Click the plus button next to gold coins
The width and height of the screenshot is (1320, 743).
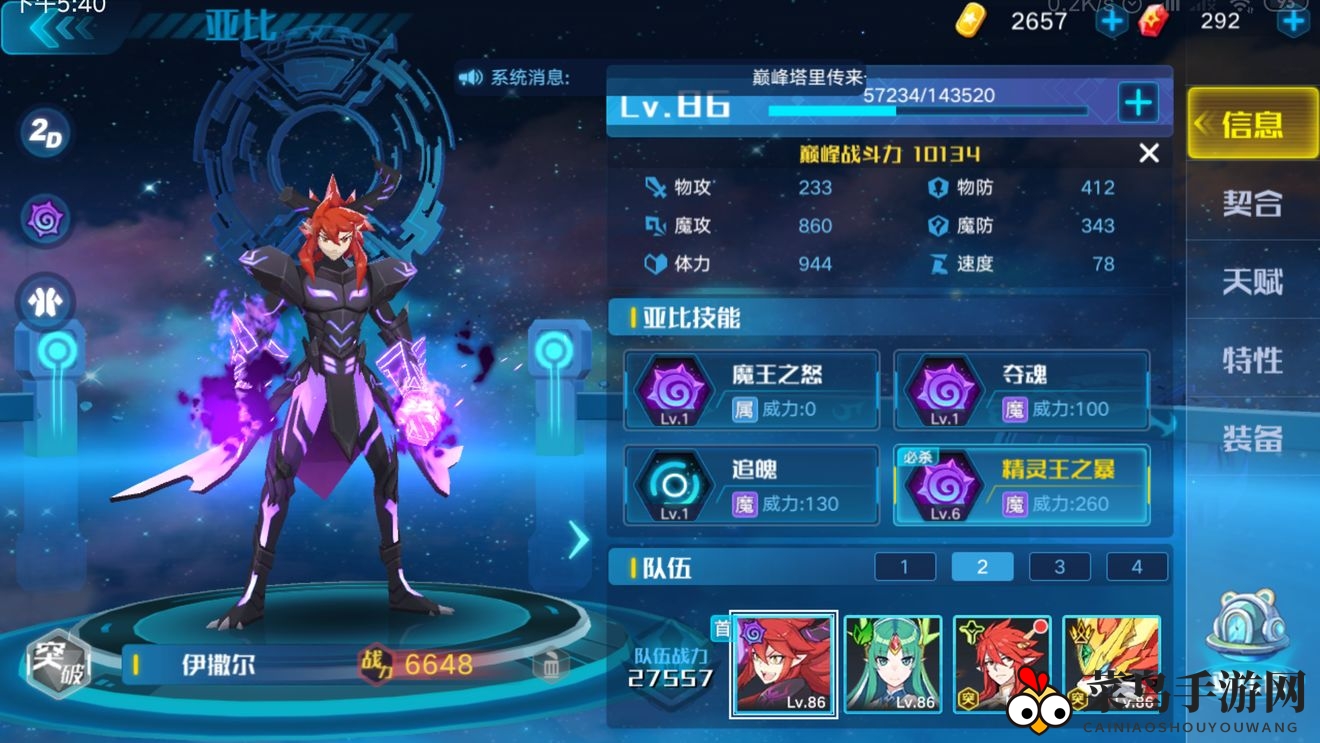tap(1112, 21)
